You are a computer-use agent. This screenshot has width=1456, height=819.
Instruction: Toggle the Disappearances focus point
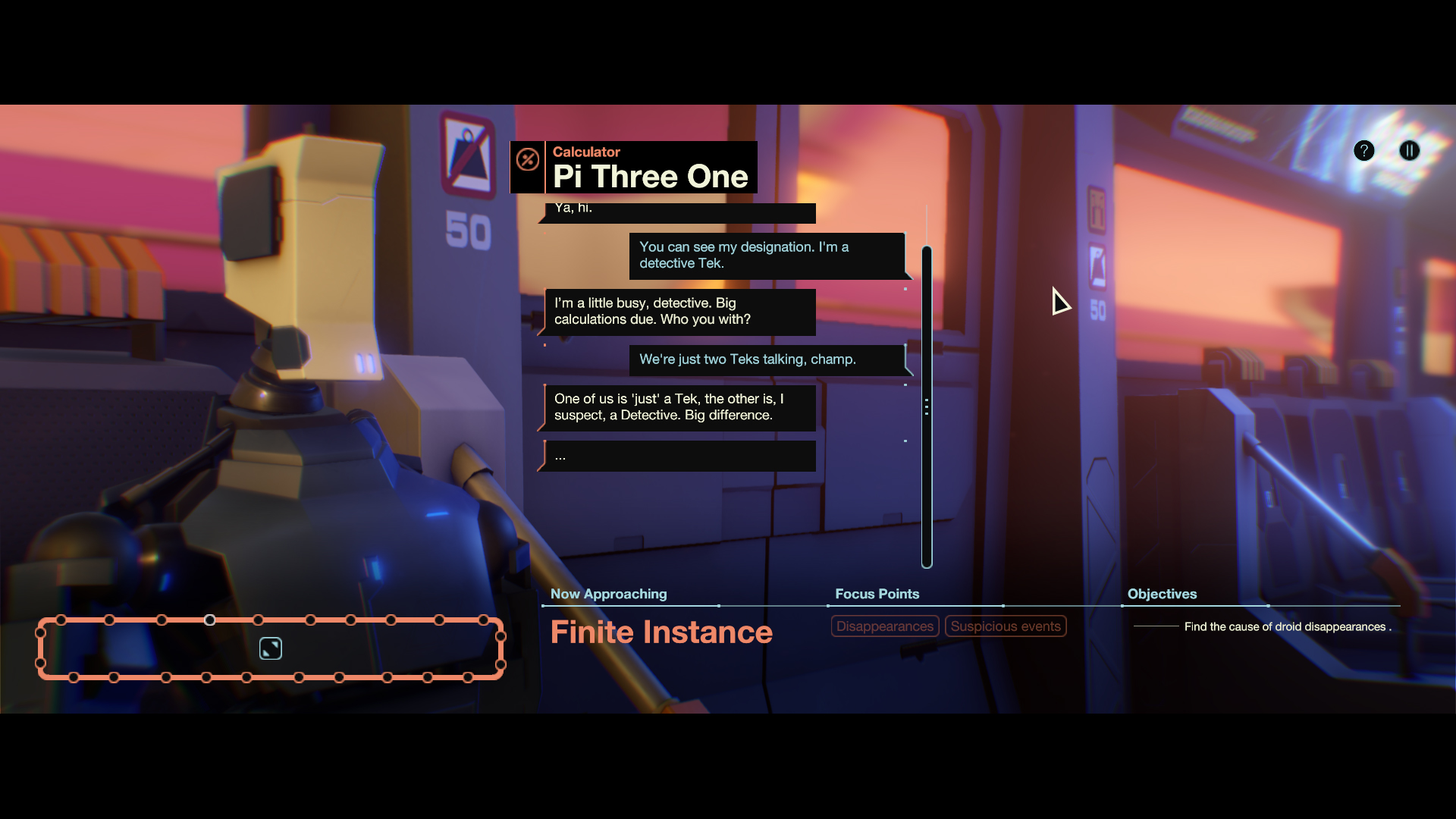pyautogui.click(x=884, y=626)
